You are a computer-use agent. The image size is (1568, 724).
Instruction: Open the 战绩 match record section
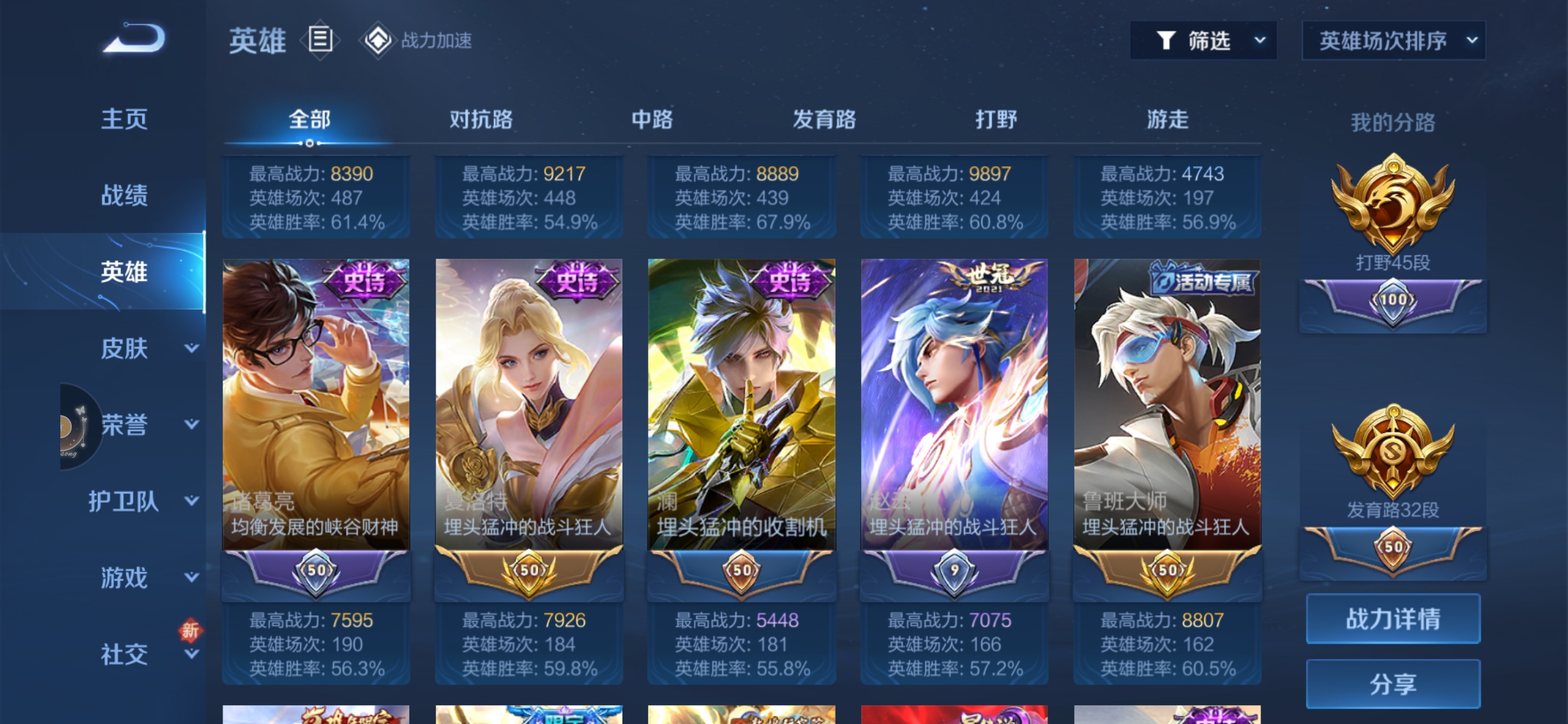point(124,196)
